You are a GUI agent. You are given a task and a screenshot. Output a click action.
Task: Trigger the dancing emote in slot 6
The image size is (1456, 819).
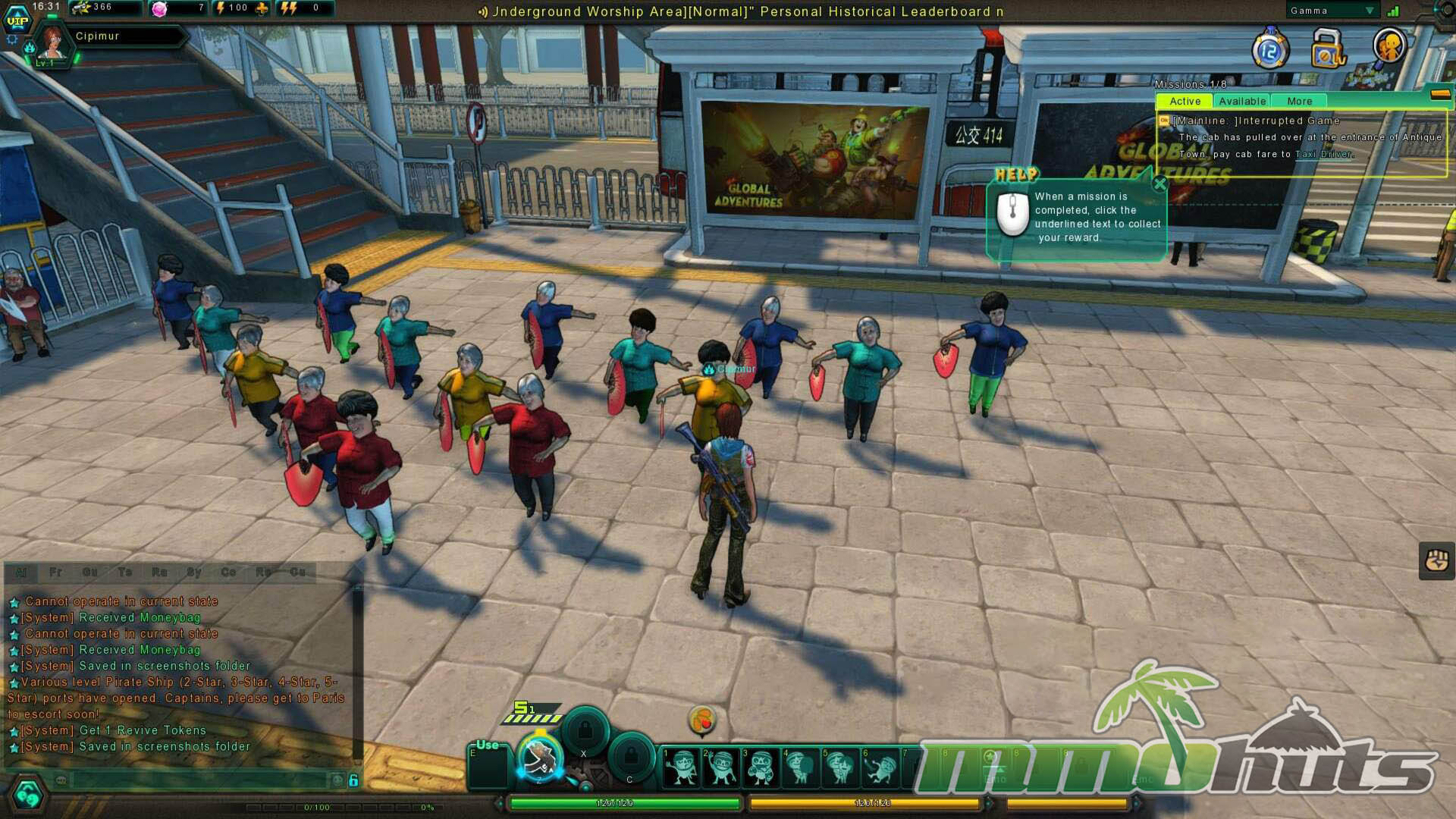click(880, 766)
